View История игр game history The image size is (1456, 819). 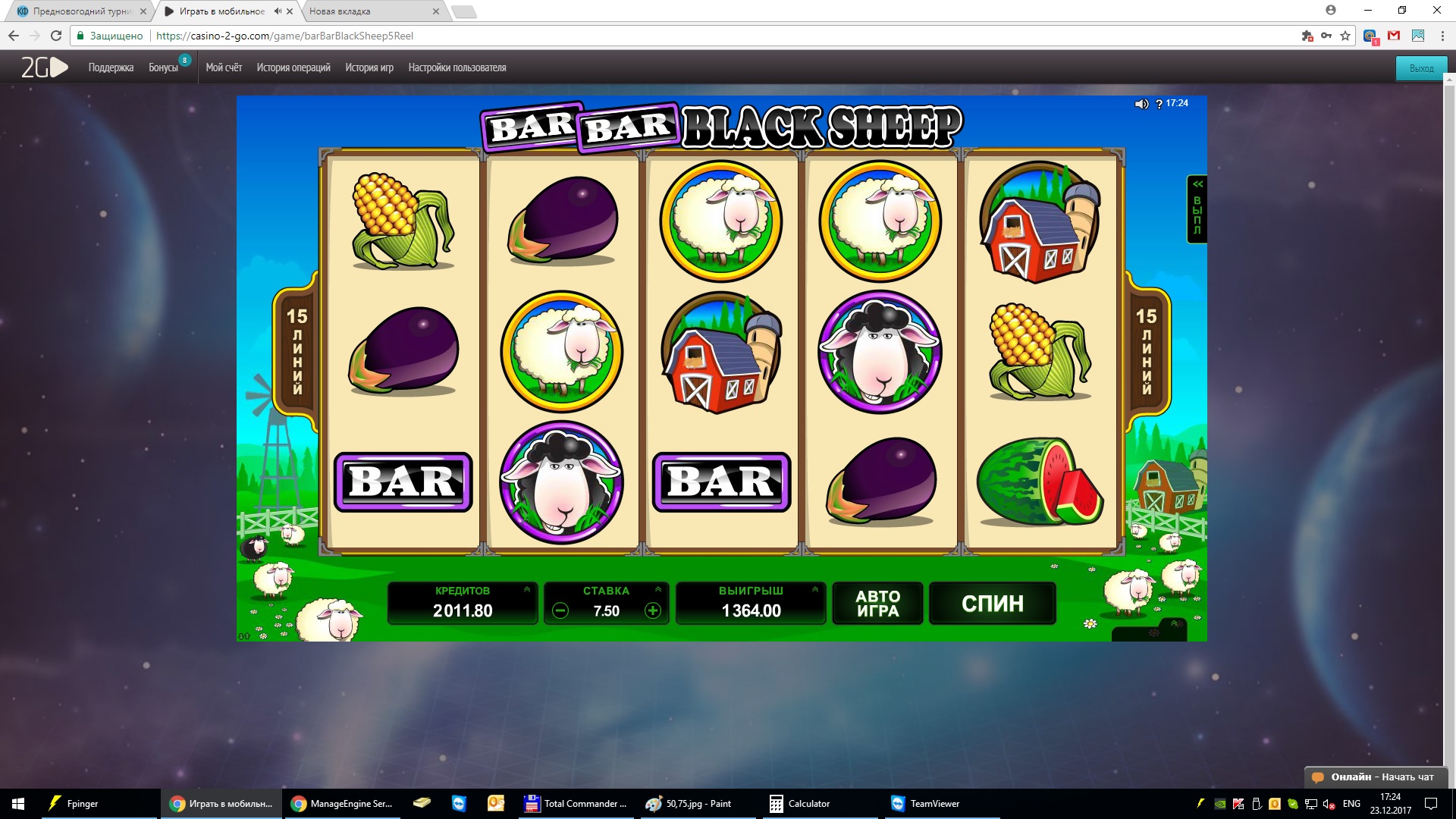369,67
